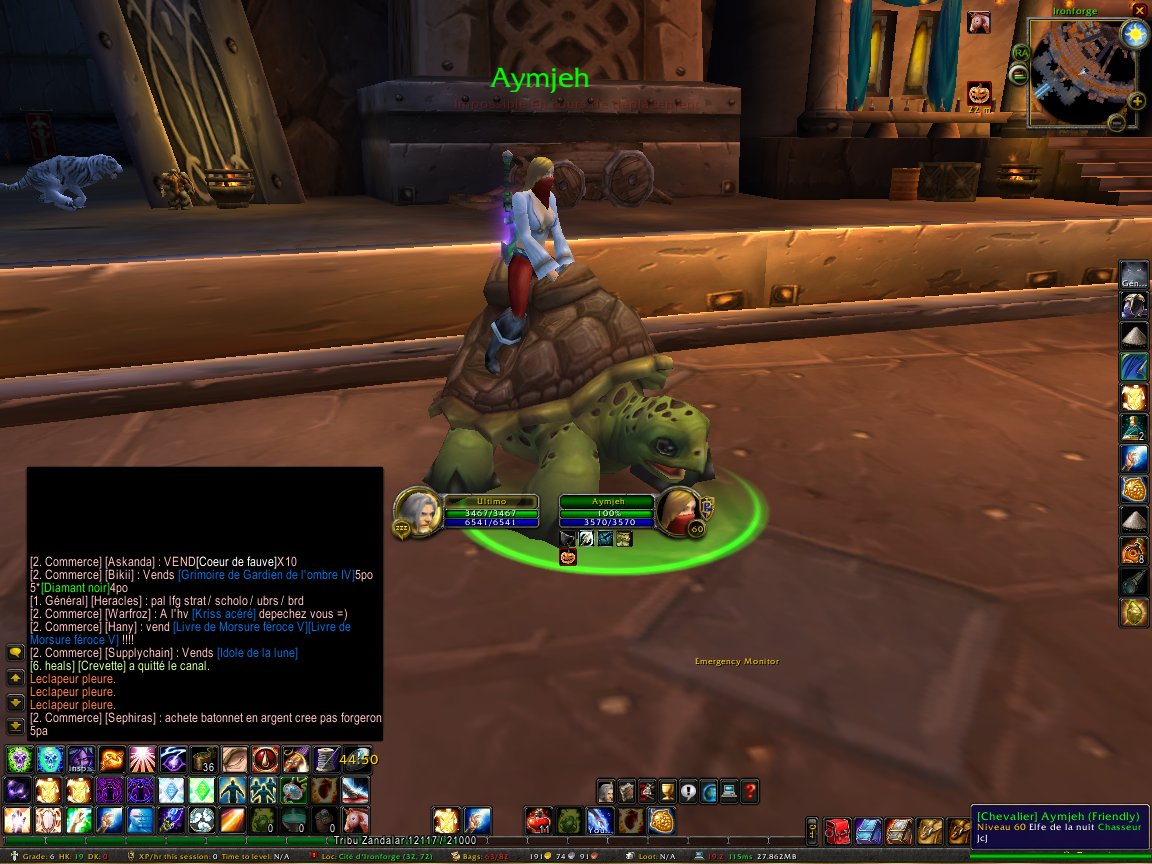Viewport: 1152px width, 864px height.
Task: Open the RA minimap button
Action: tap(1021, 53)
